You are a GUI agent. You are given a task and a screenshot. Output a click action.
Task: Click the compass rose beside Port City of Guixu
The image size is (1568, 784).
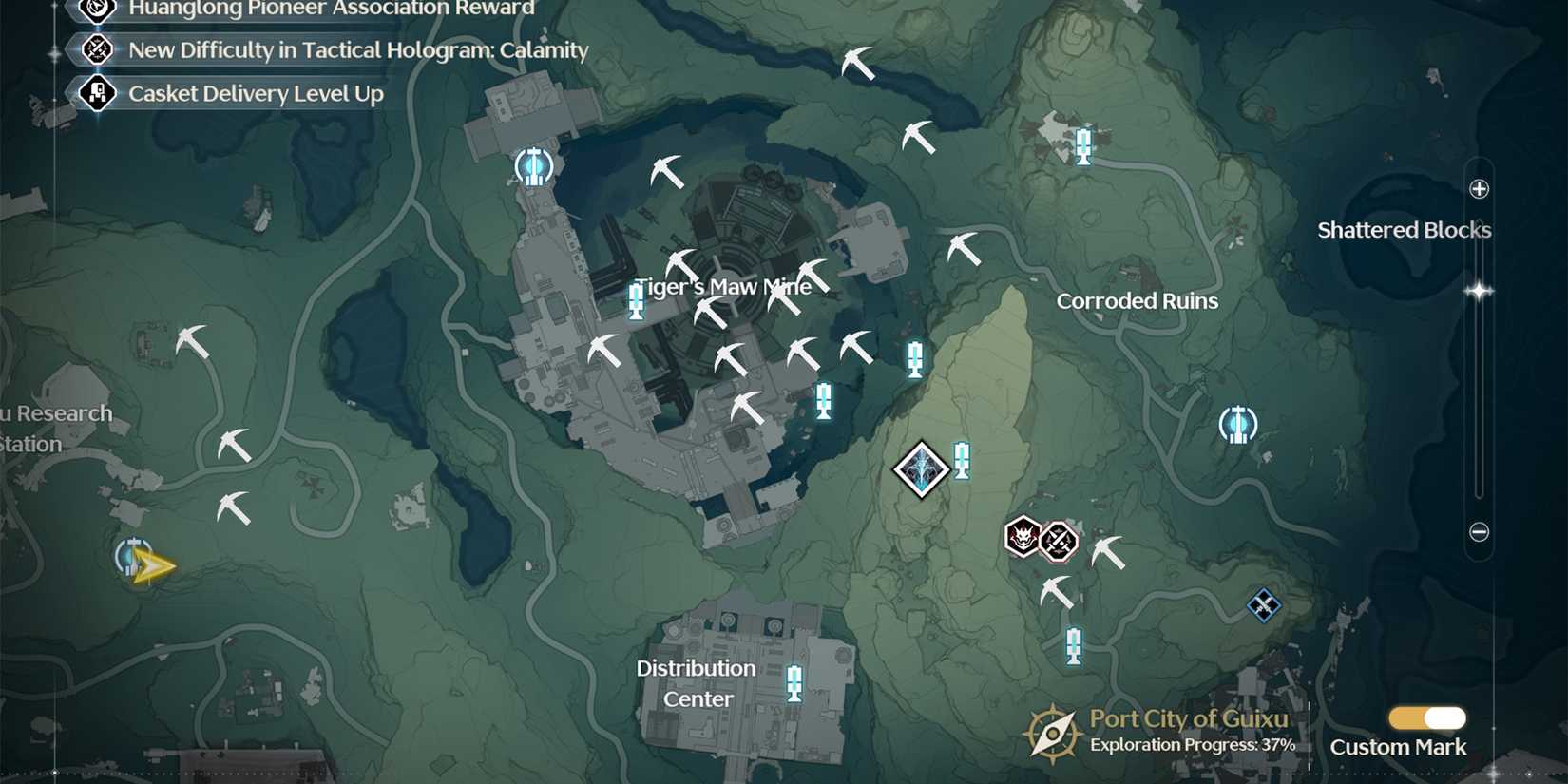point(1053,731)
